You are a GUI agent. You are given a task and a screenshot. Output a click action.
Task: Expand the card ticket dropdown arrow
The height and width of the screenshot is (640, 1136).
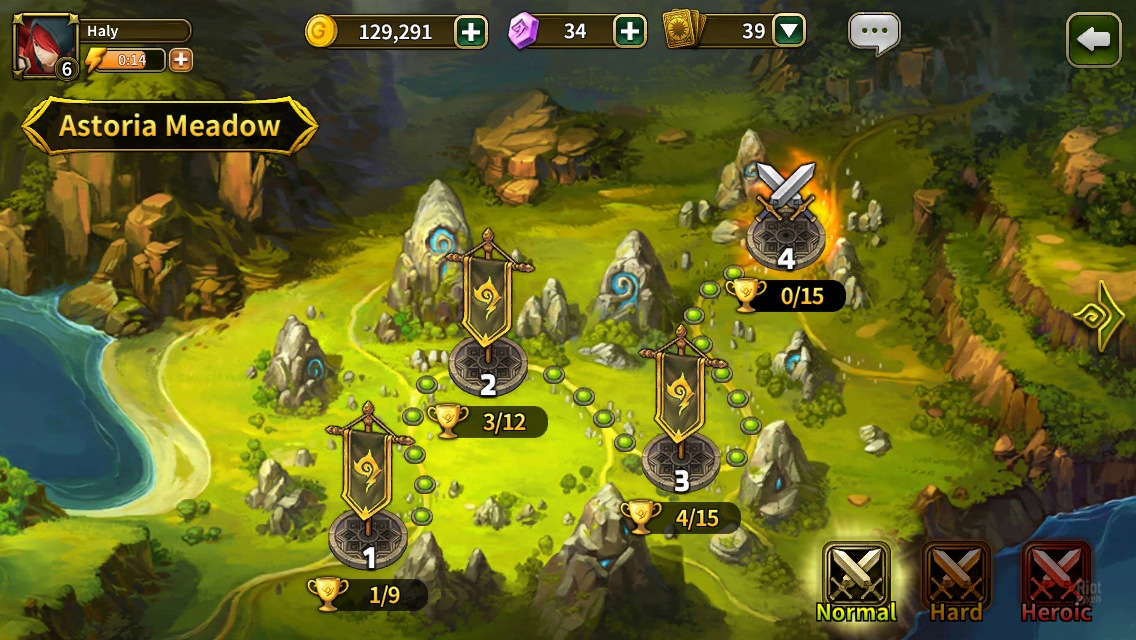click(x=789, y=32)
